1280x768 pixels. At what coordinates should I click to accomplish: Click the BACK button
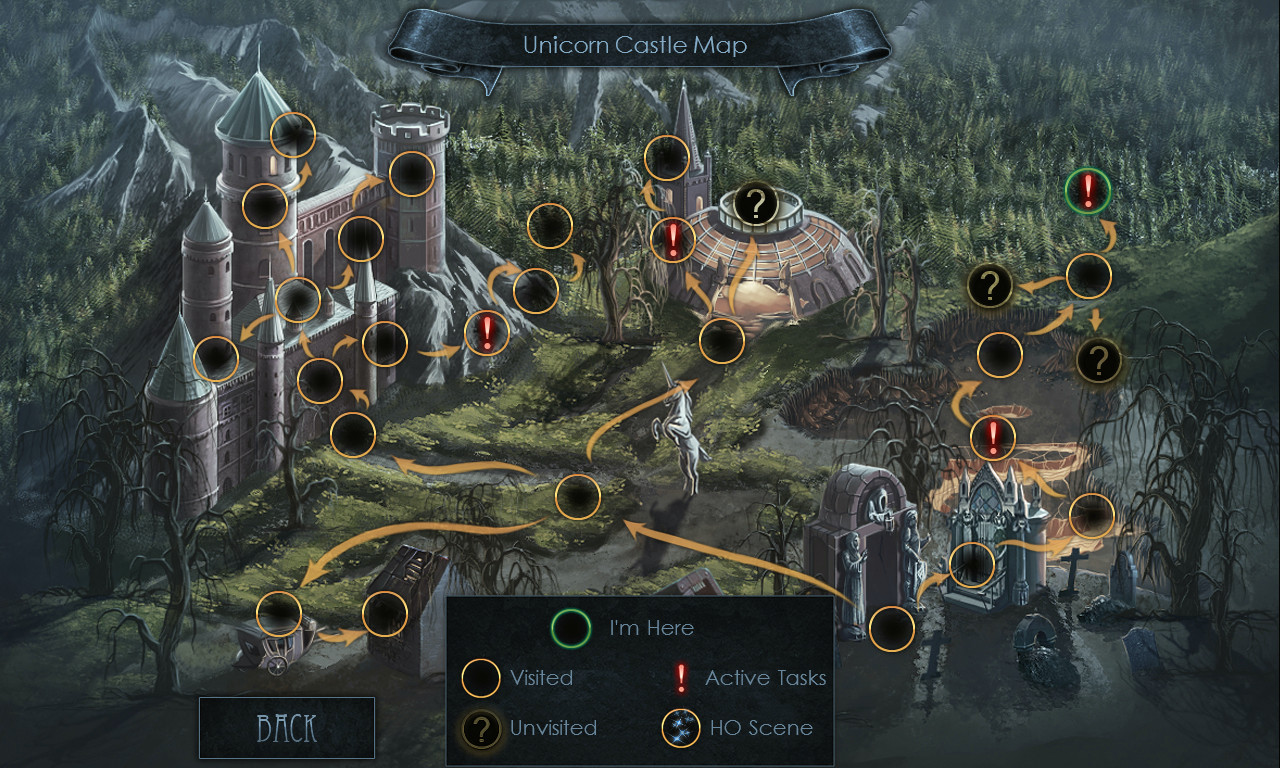pos(286,727)
